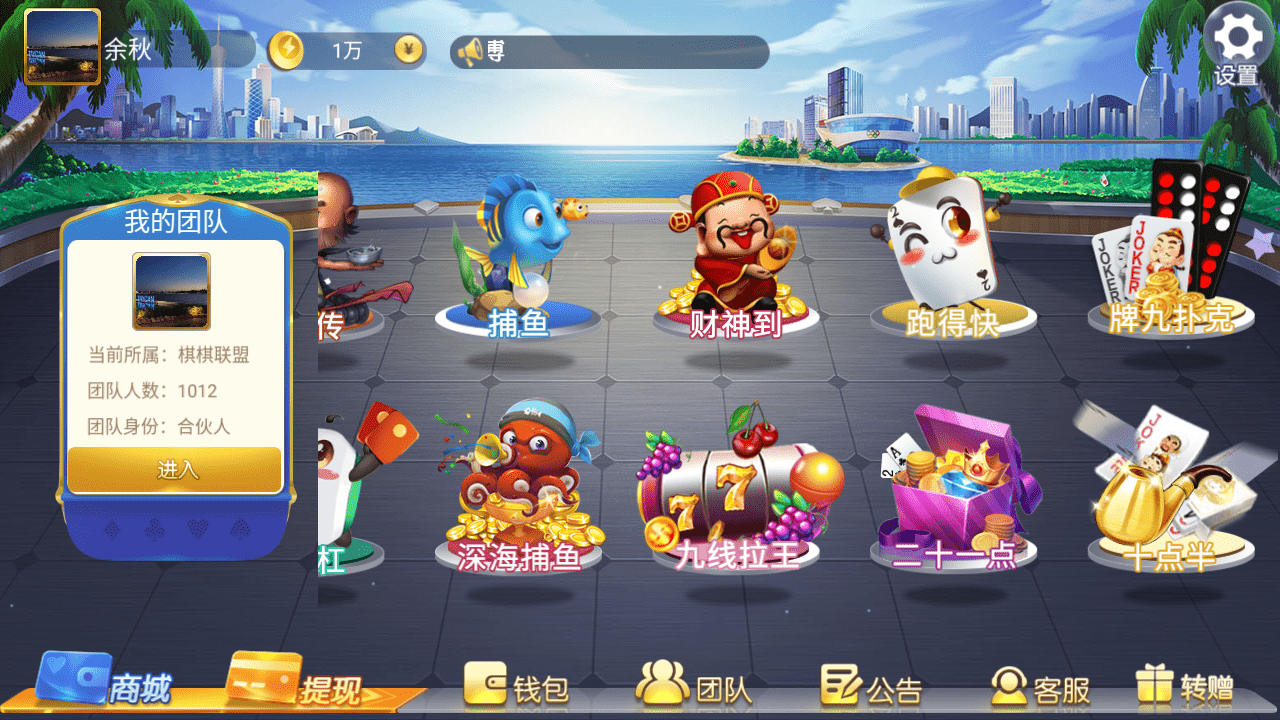Enter my team with 进入 button
The height and width of the screenshot is (720, 1280).
(175, 469)
